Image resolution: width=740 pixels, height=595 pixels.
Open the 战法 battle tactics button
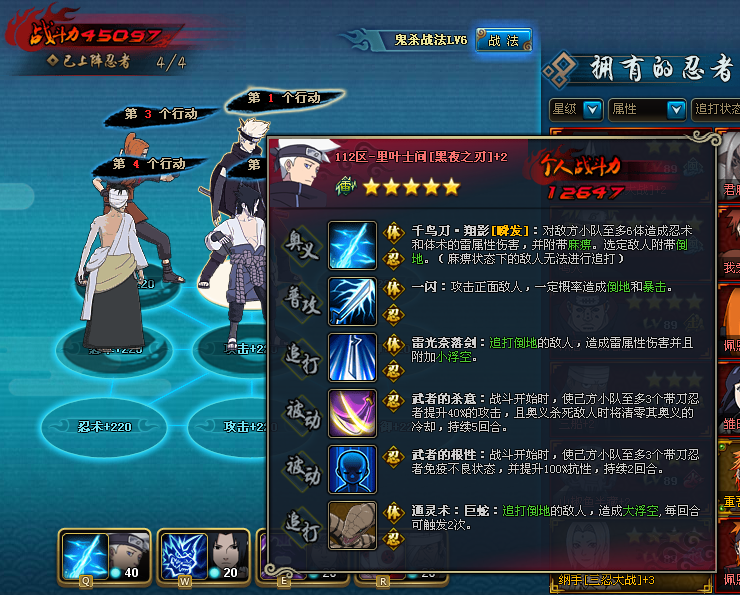[503, 40]
